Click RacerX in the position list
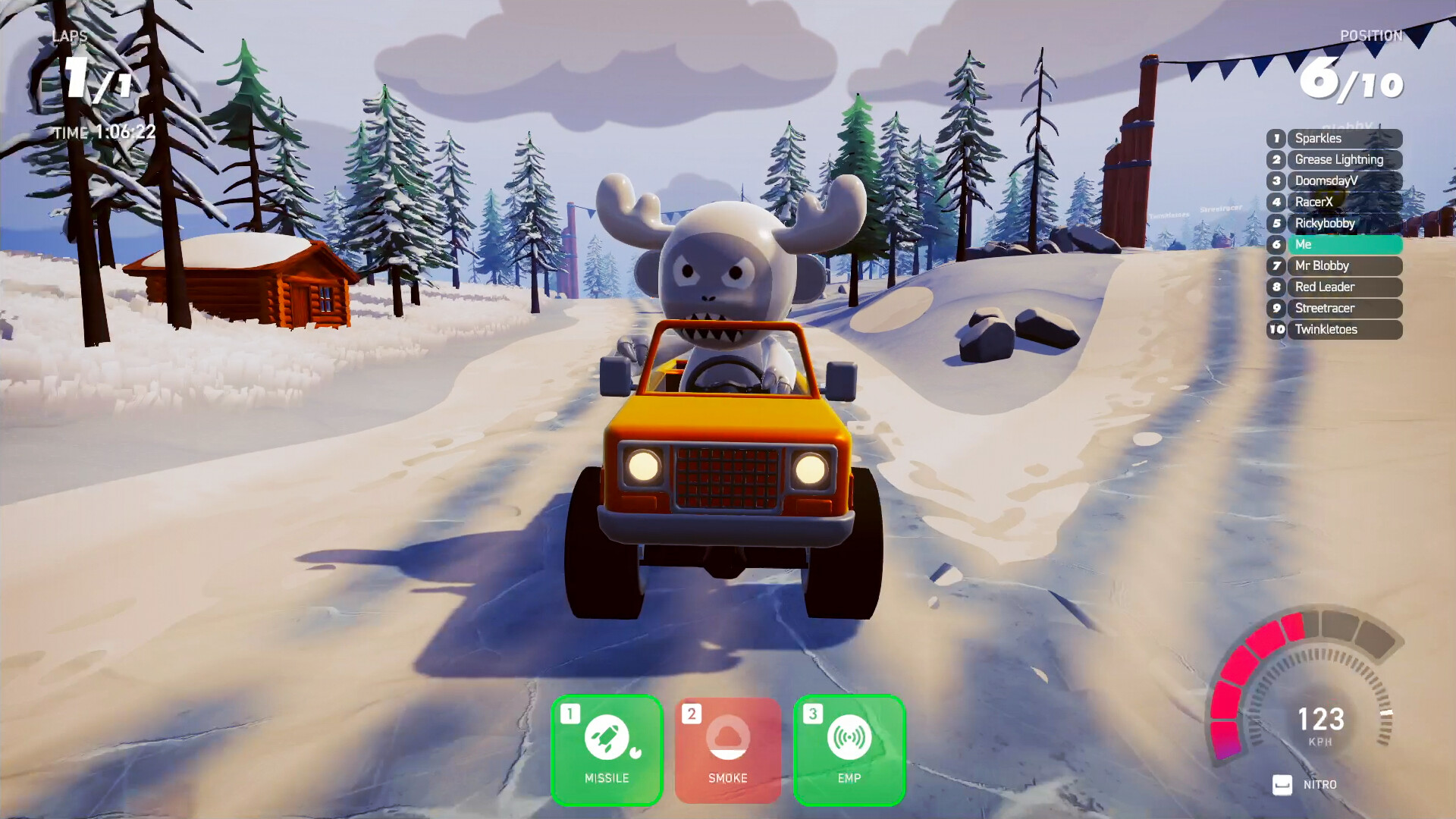Image resolution: width=1456 pixels, height=819 pixels. pos(1345,202)
